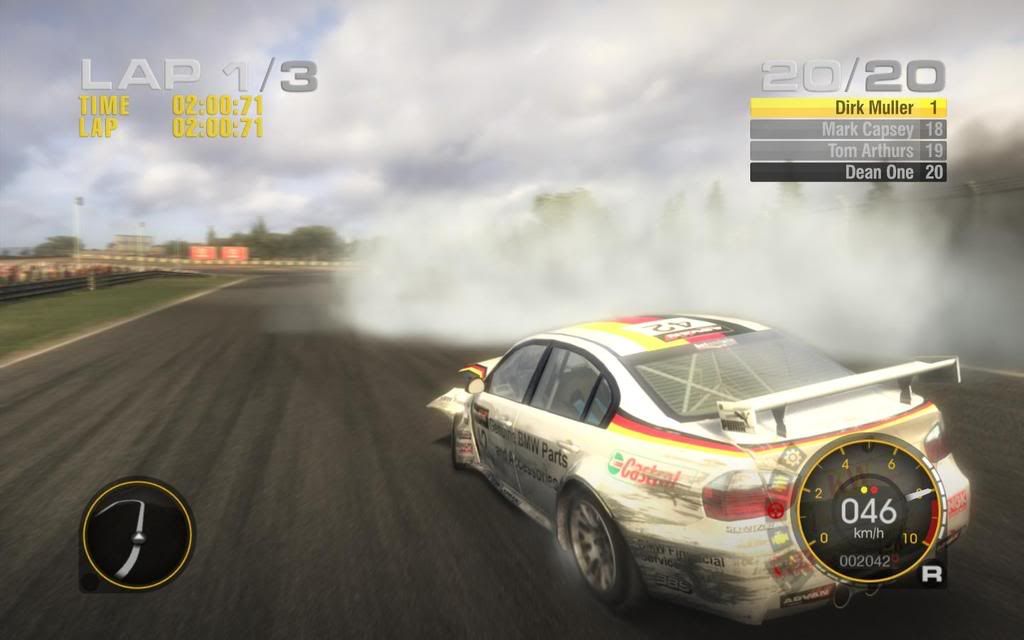
Task: Click the Dean One standings row
Action: coord(848,172)
